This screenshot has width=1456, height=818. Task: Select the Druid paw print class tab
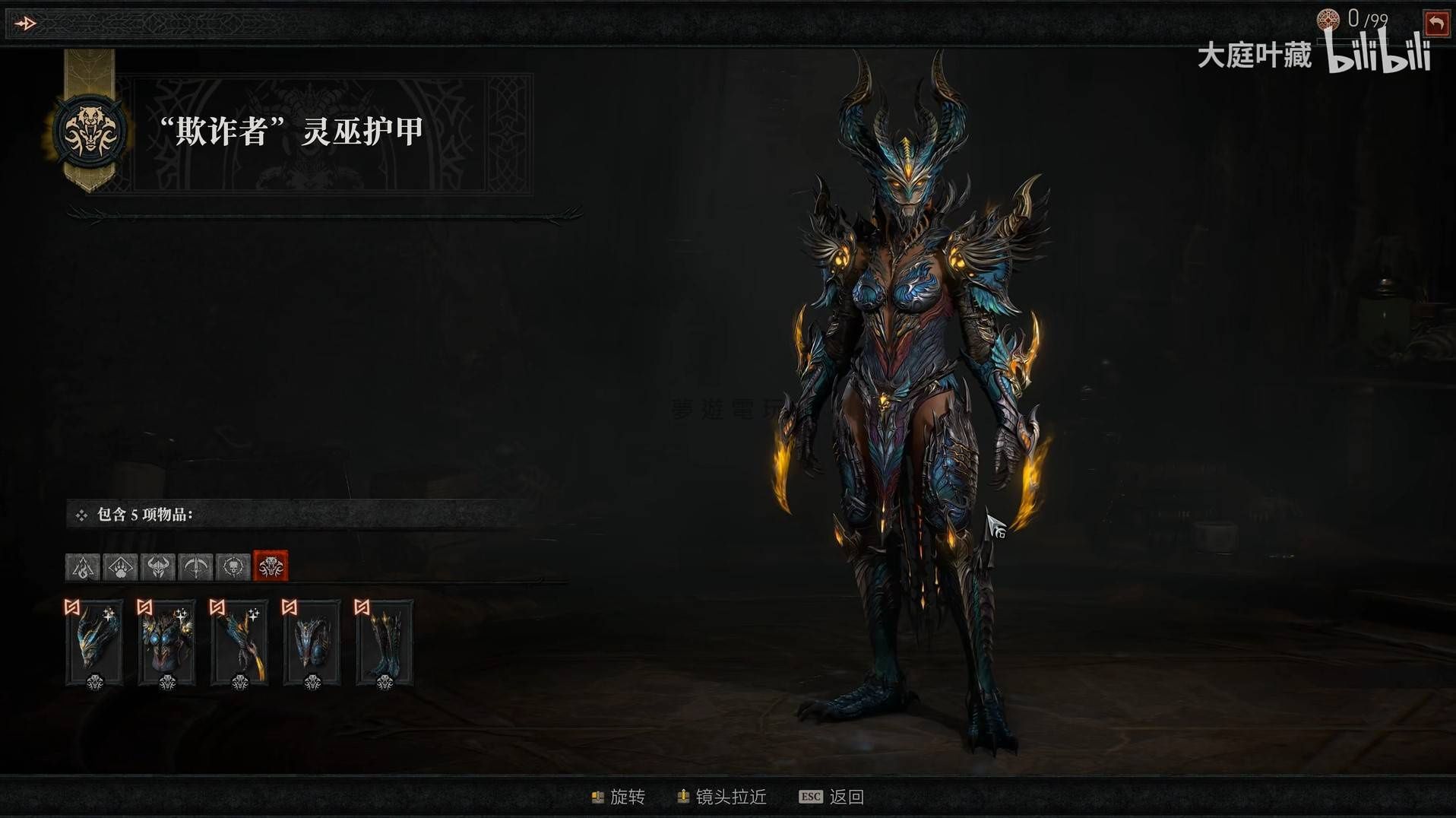[x=120, y=567]
